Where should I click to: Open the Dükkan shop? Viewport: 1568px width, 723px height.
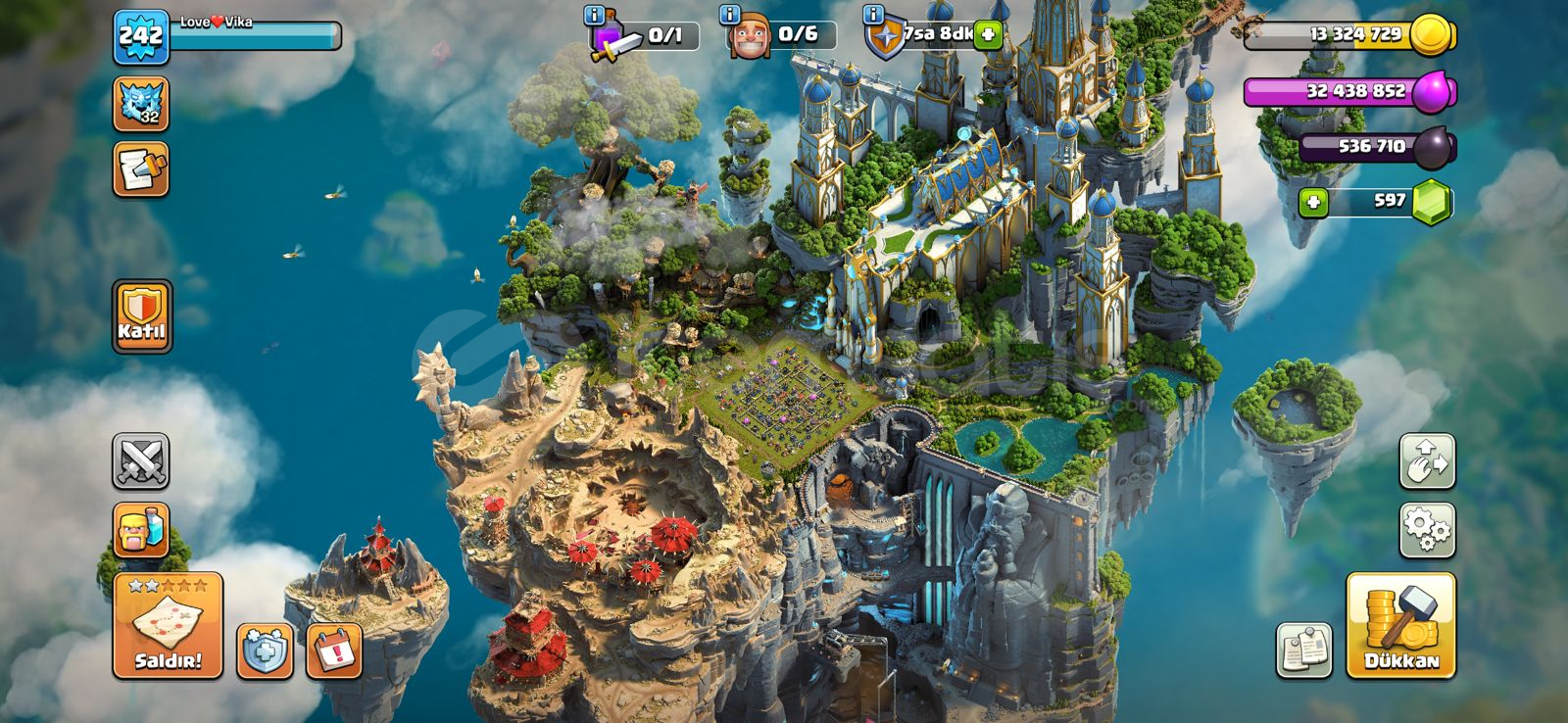[1400, 625]
